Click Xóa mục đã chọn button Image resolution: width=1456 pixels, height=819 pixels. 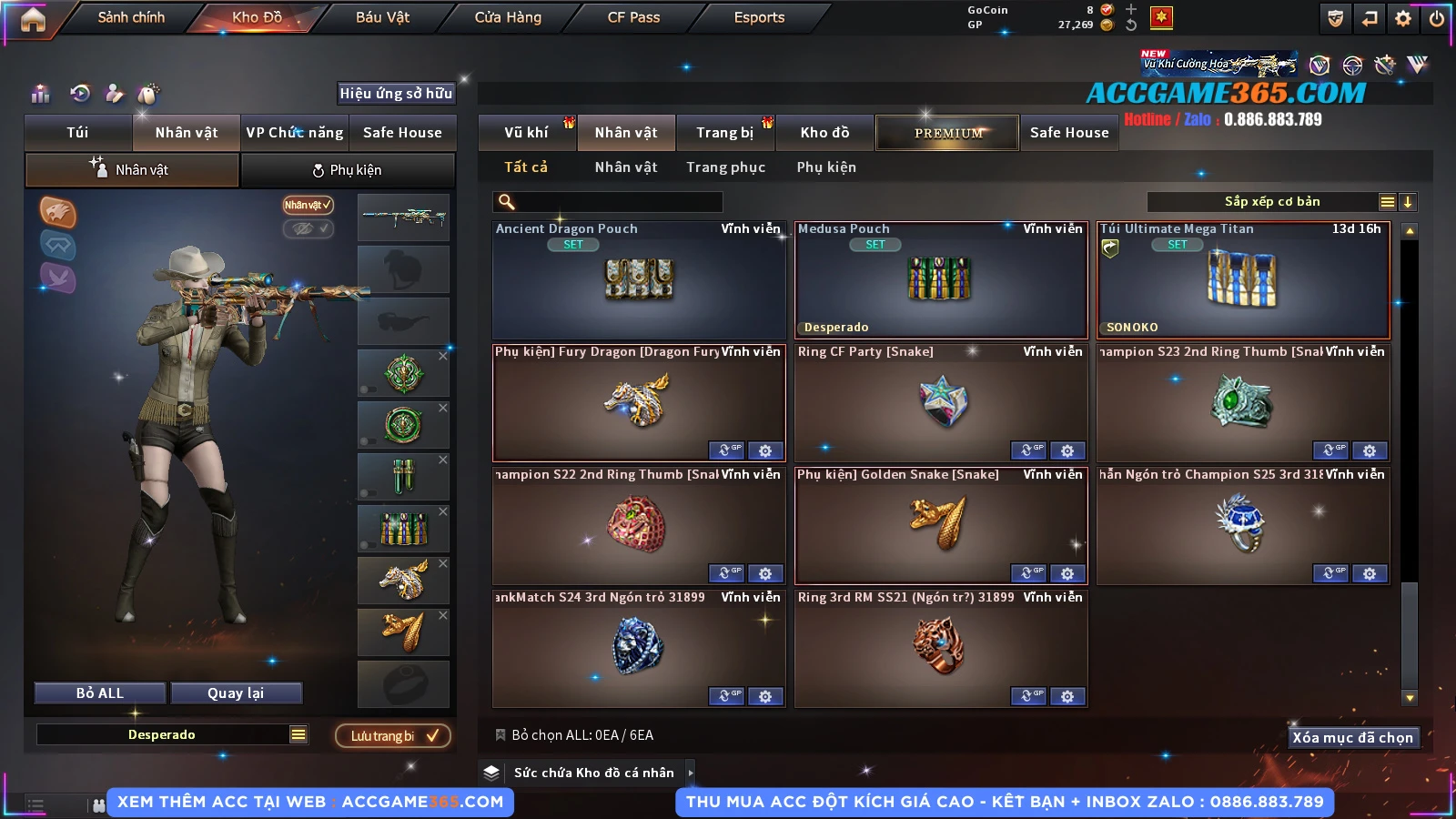coord(1352,738)
